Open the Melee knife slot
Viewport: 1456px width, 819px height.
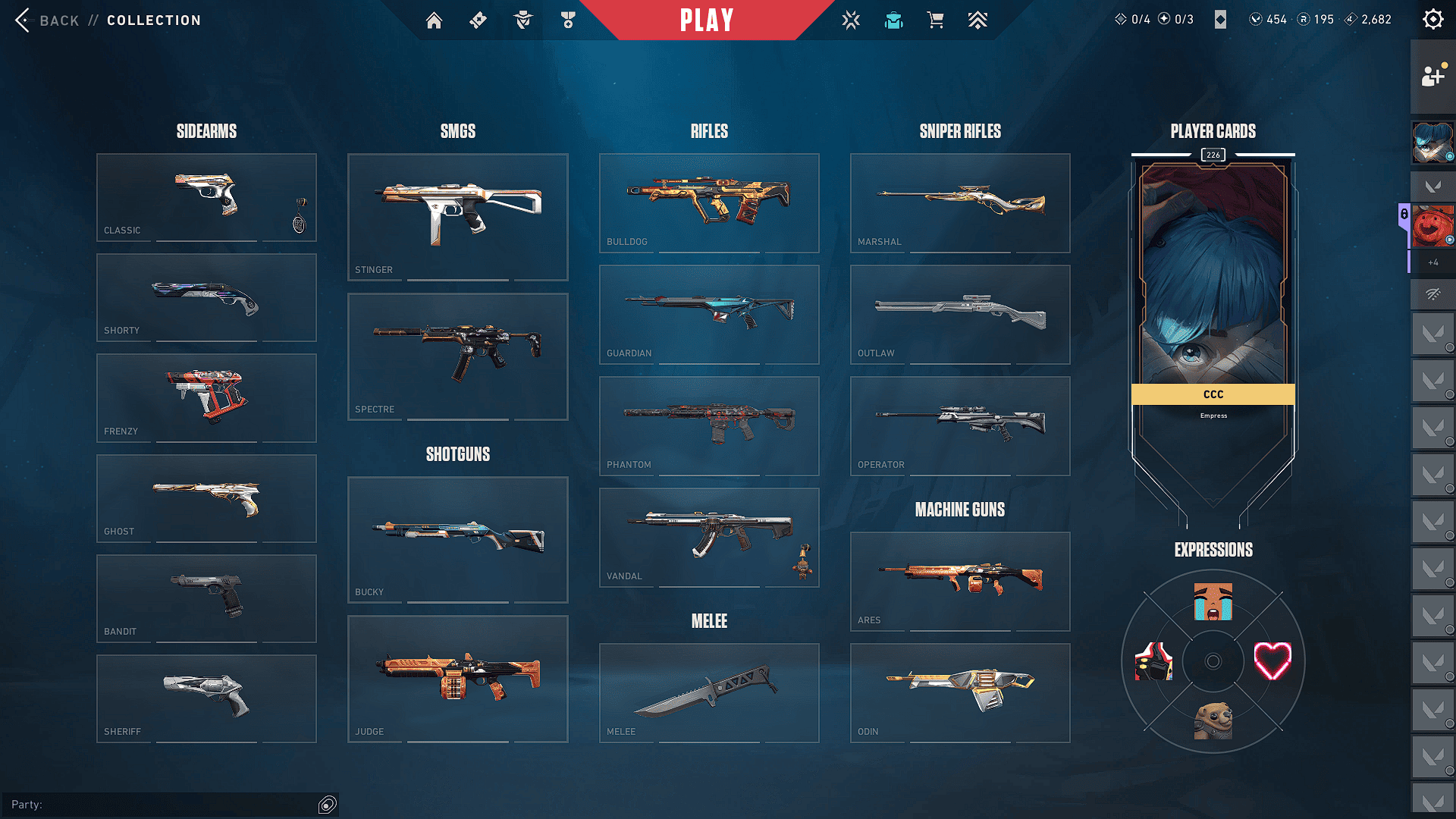coord(709,692)
